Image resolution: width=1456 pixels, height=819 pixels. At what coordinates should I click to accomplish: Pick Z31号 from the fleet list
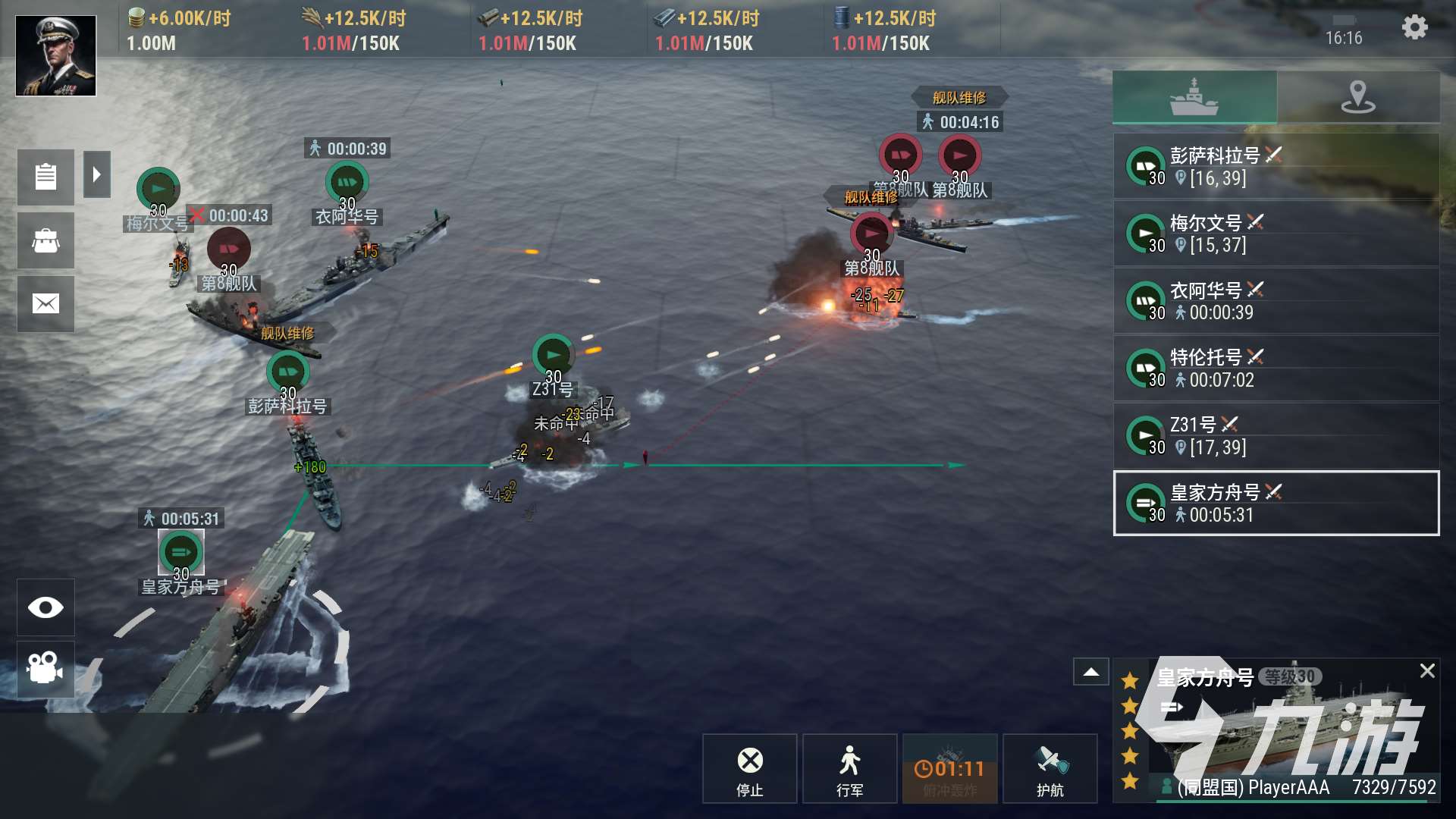coord(1276,436)
